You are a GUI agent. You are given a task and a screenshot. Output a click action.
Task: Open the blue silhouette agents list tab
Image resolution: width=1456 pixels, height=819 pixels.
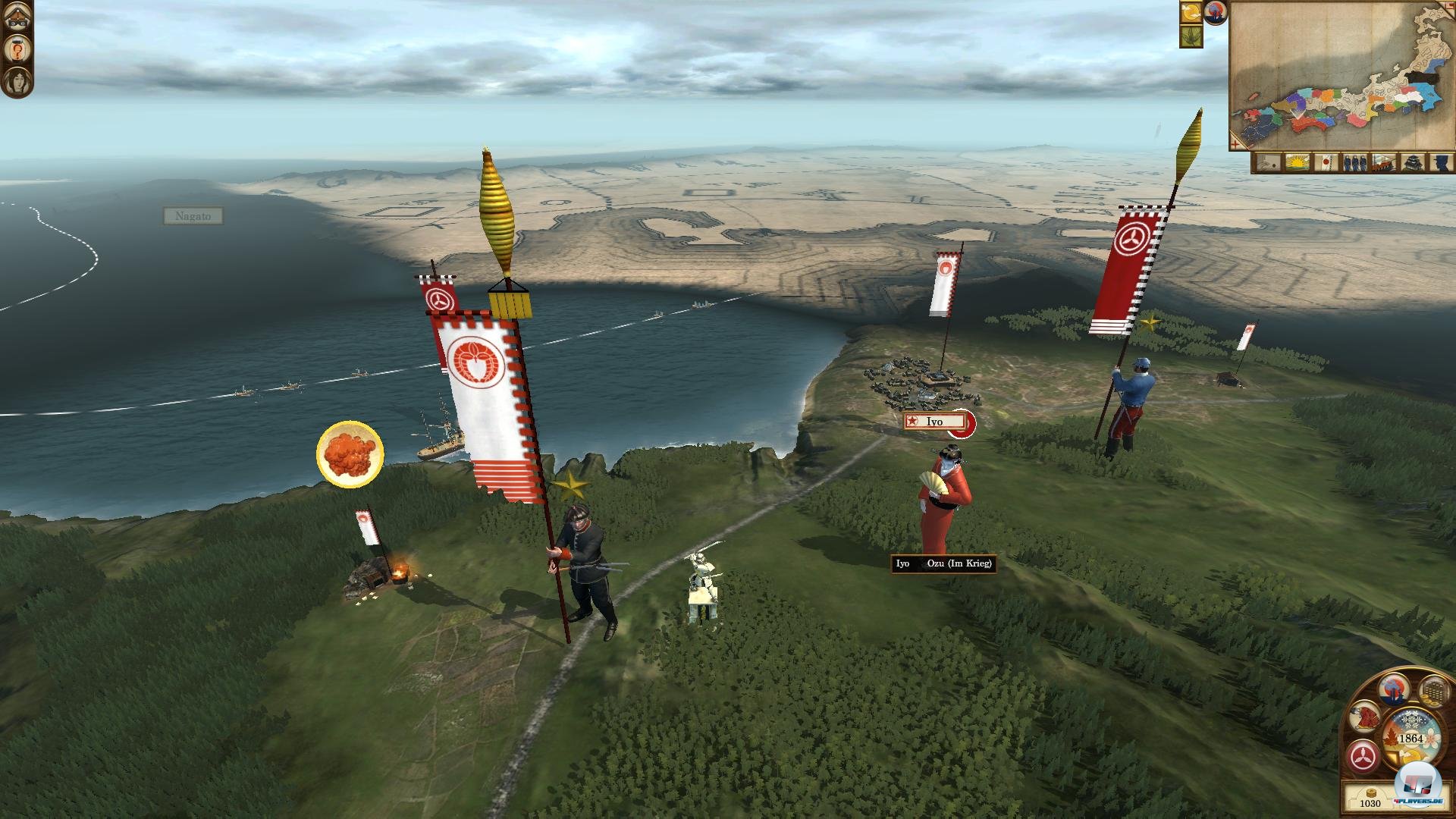pyautogui.click(x=1440, y=162)
